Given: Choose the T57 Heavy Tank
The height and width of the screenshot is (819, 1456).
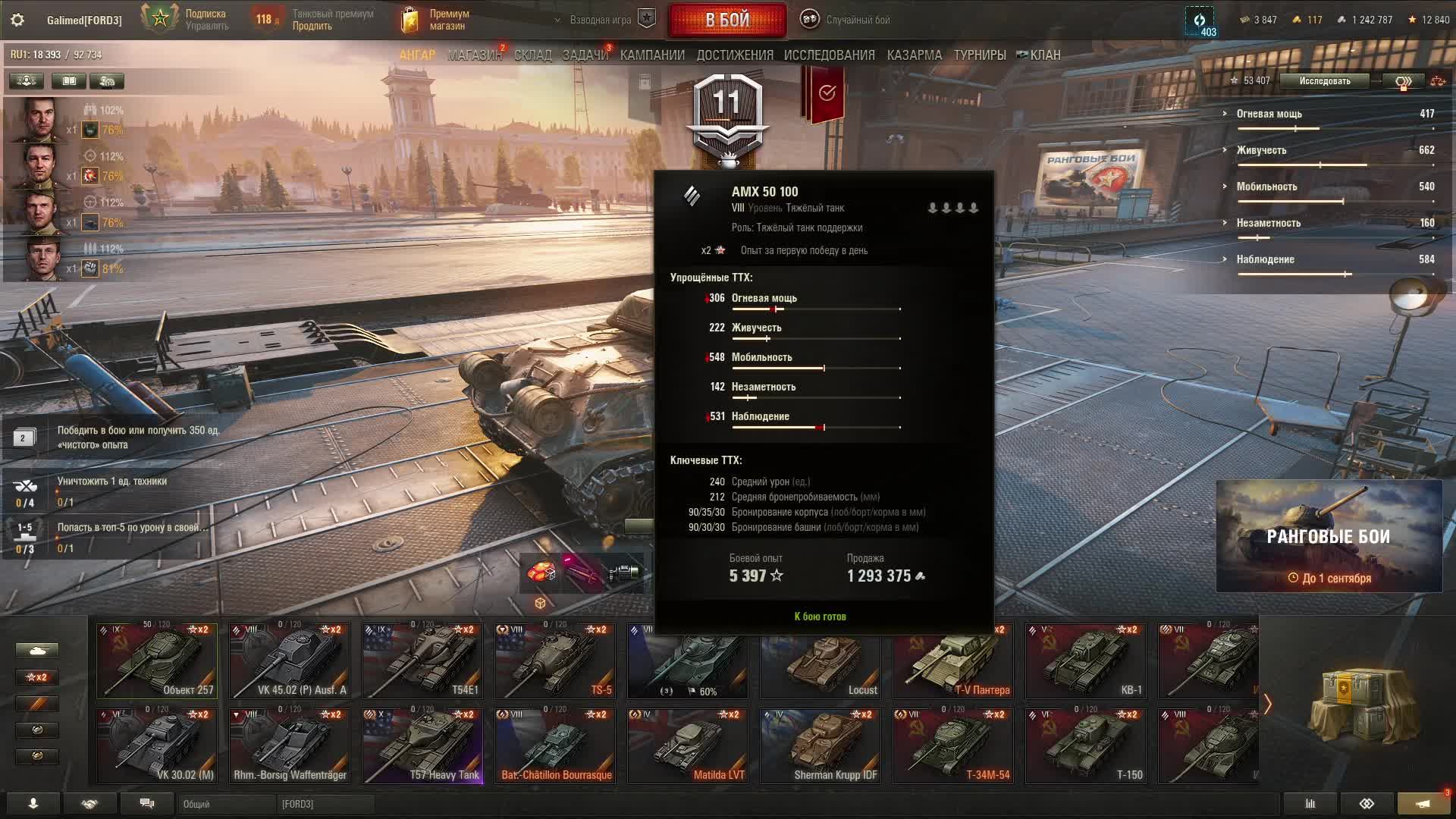Looking at the screenshot, I should point(422,746).
